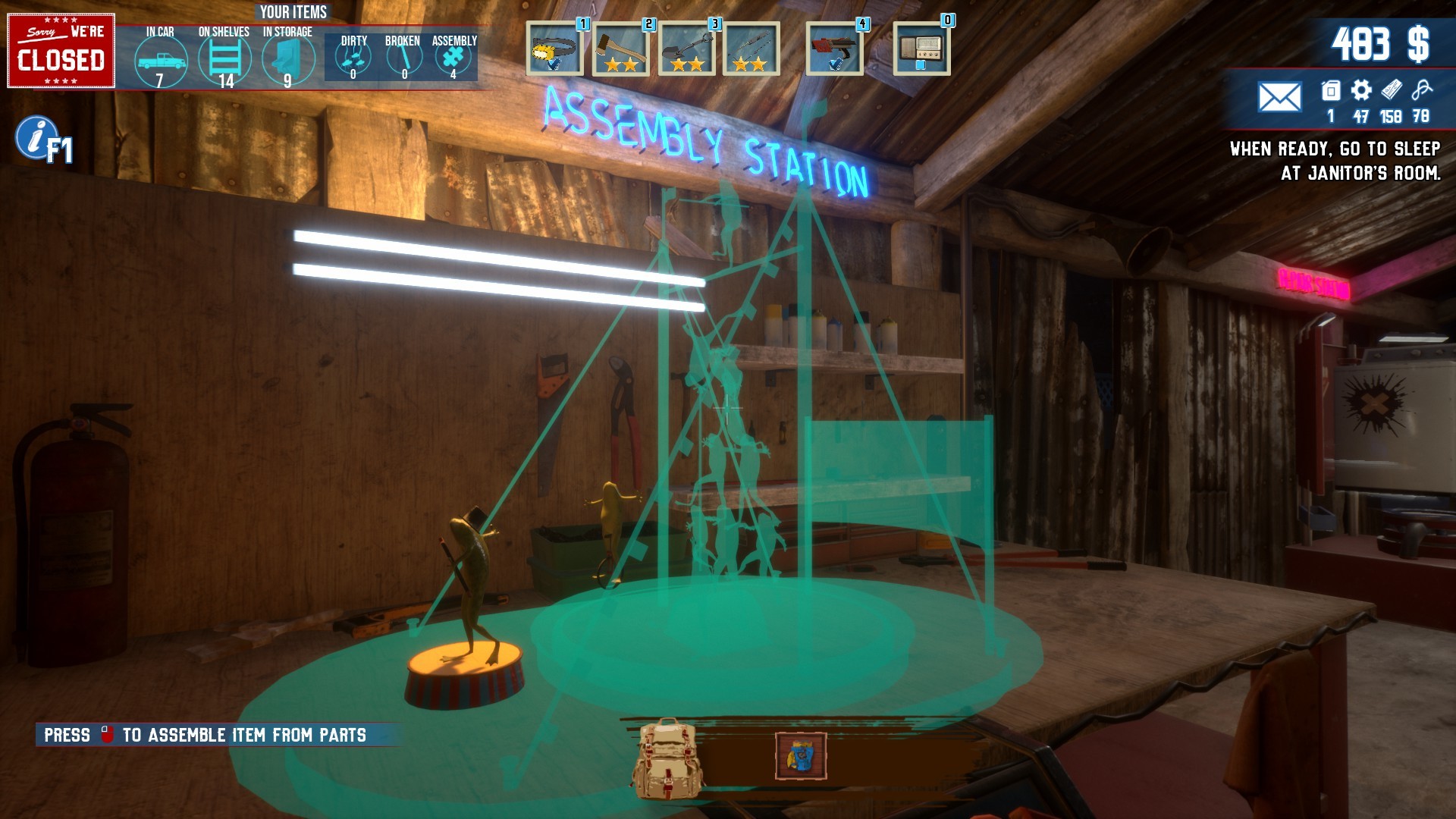
Task: Show dirty items count icon
Action: pos(353,58)
